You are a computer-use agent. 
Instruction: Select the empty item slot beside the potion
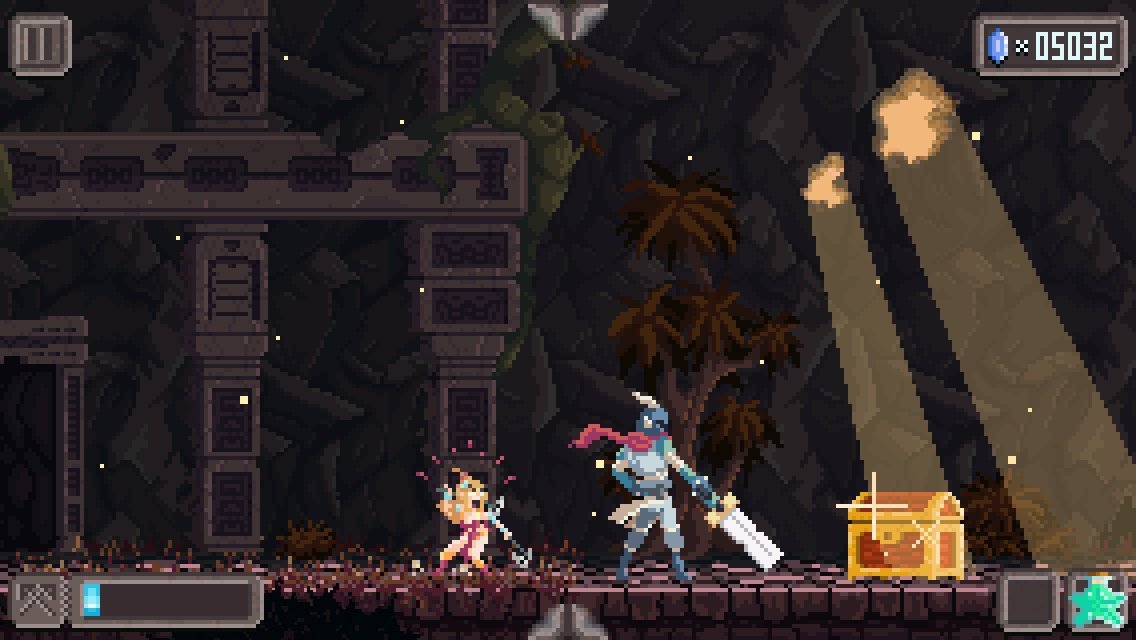point(1030,601)
